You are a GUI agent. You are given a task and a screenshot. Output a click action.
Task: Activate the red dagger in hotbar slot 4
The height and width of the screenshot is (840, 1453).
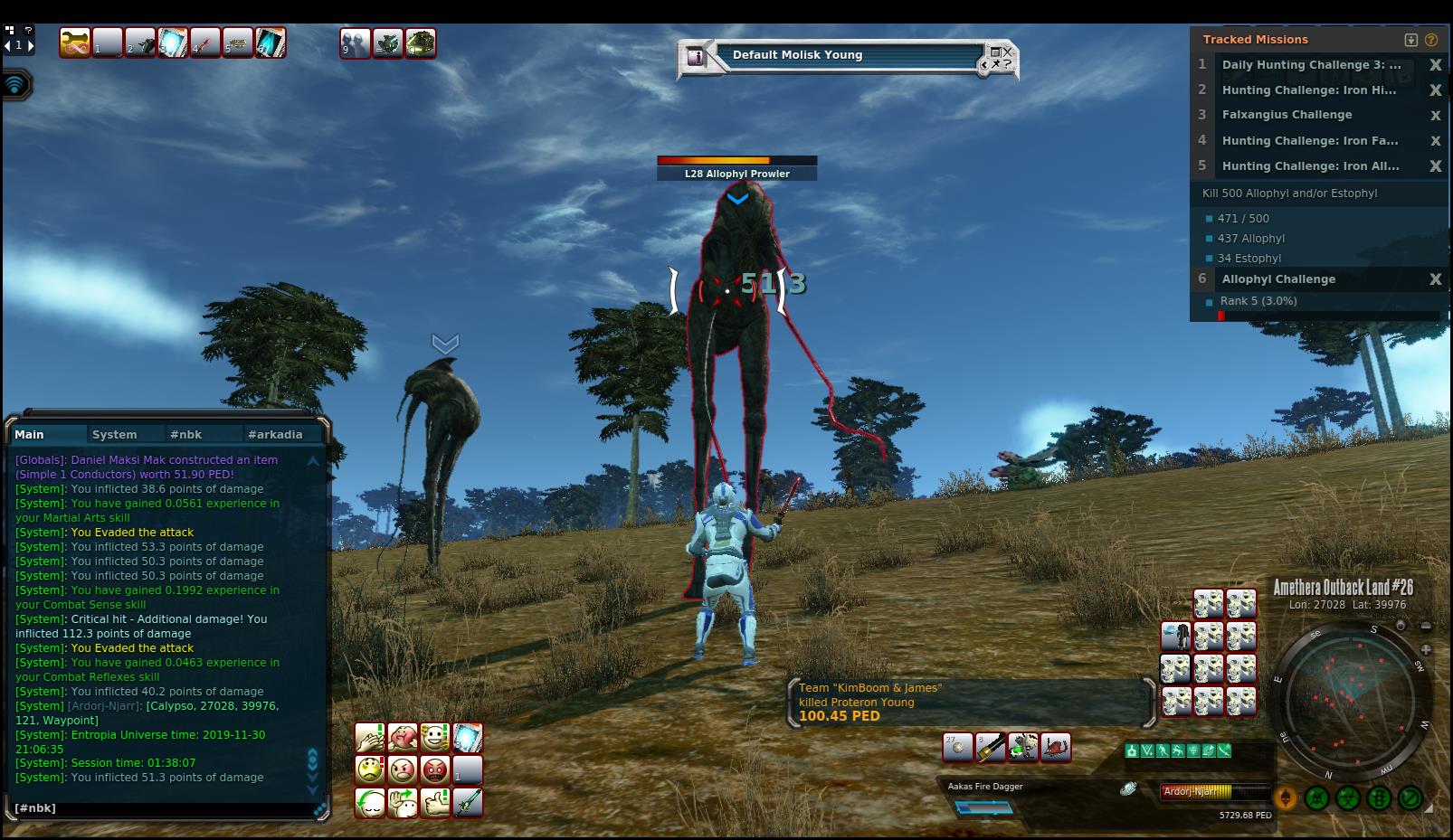(x=205, y=42)
